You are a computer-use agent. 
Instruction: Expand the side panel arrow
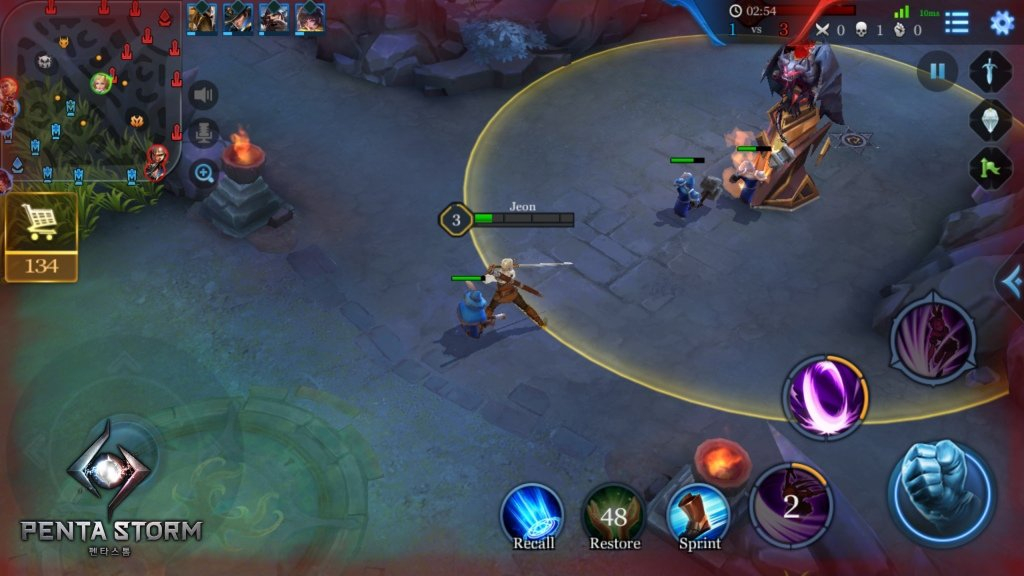(x=1012, y=279)
